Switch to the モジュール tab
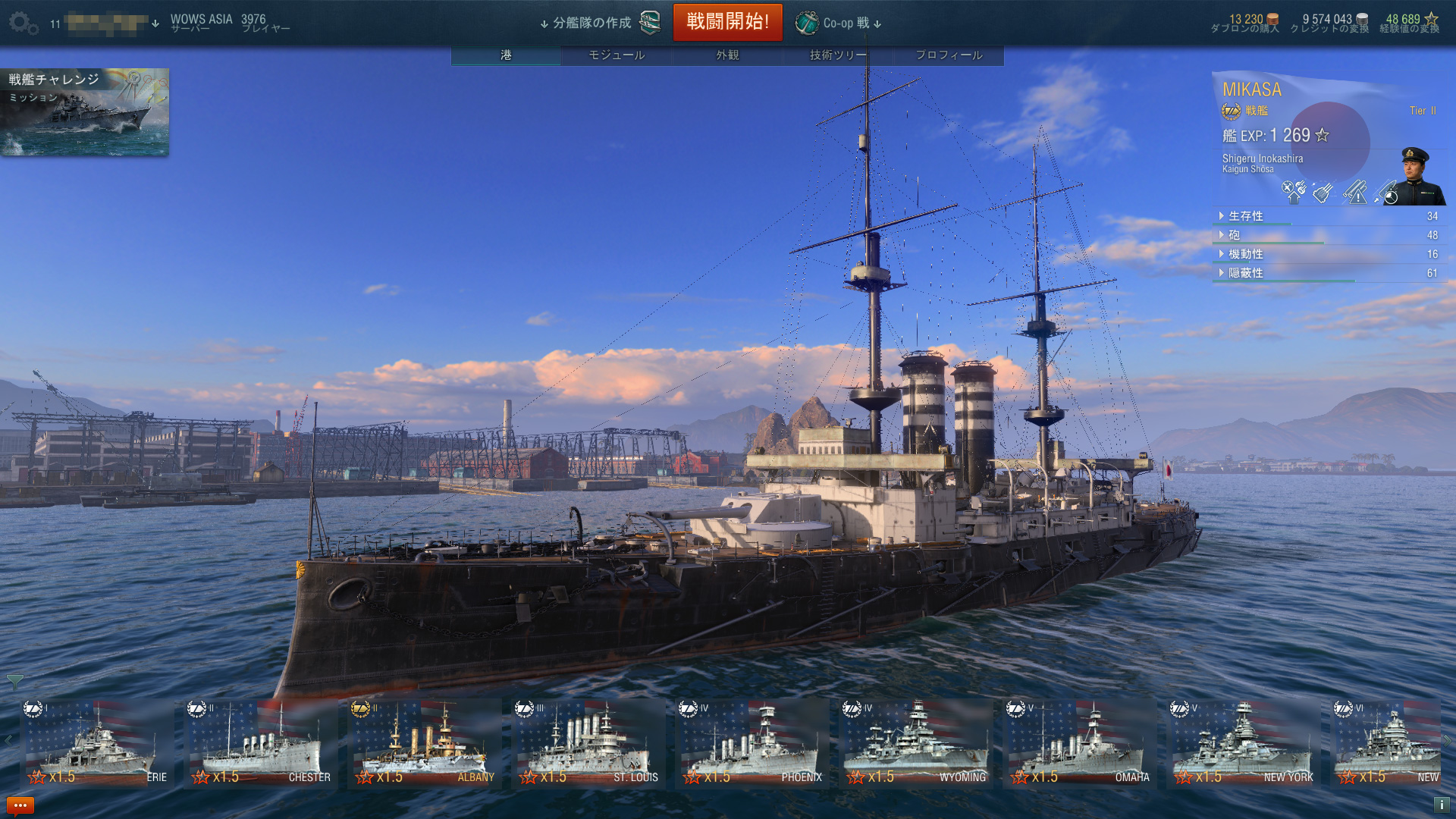The height and width of the screenshot is (819, 1456). pos(617,55)
